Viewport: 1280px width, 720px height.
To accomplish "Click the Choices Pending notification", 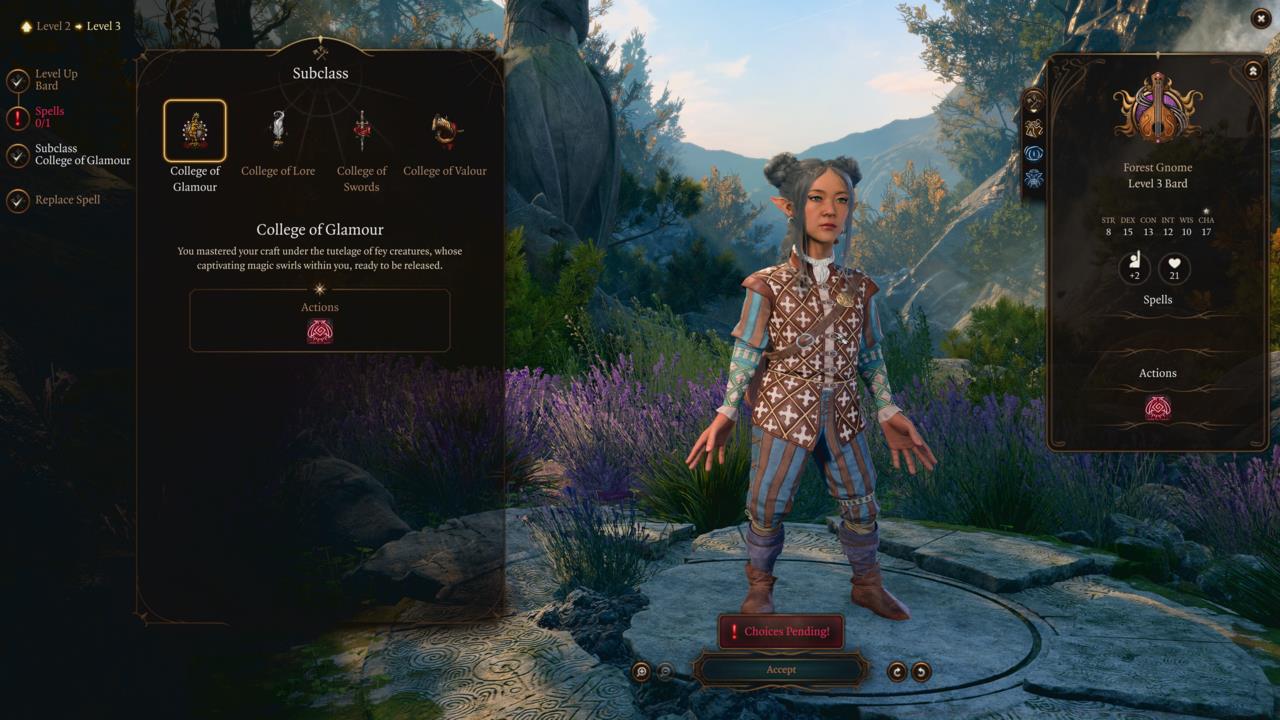I will tap(781, 631).
